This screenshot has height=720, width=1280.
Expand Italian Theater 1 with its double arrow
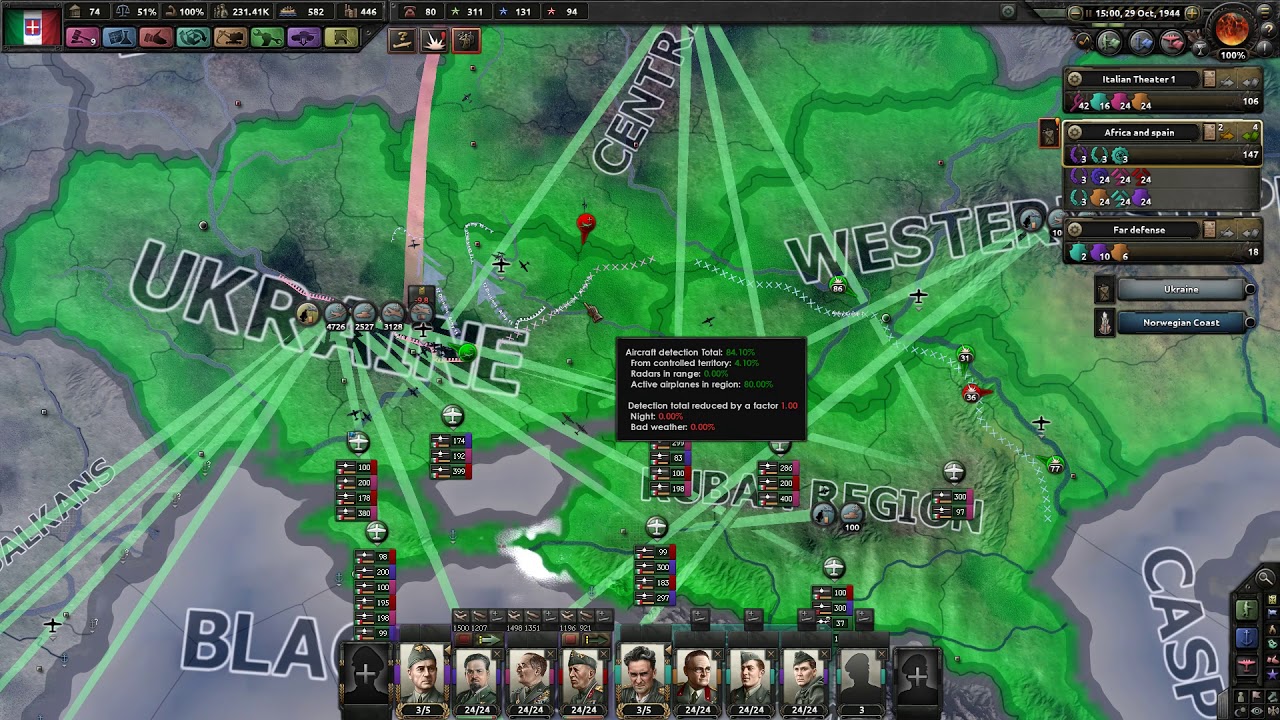point(1249,82)
